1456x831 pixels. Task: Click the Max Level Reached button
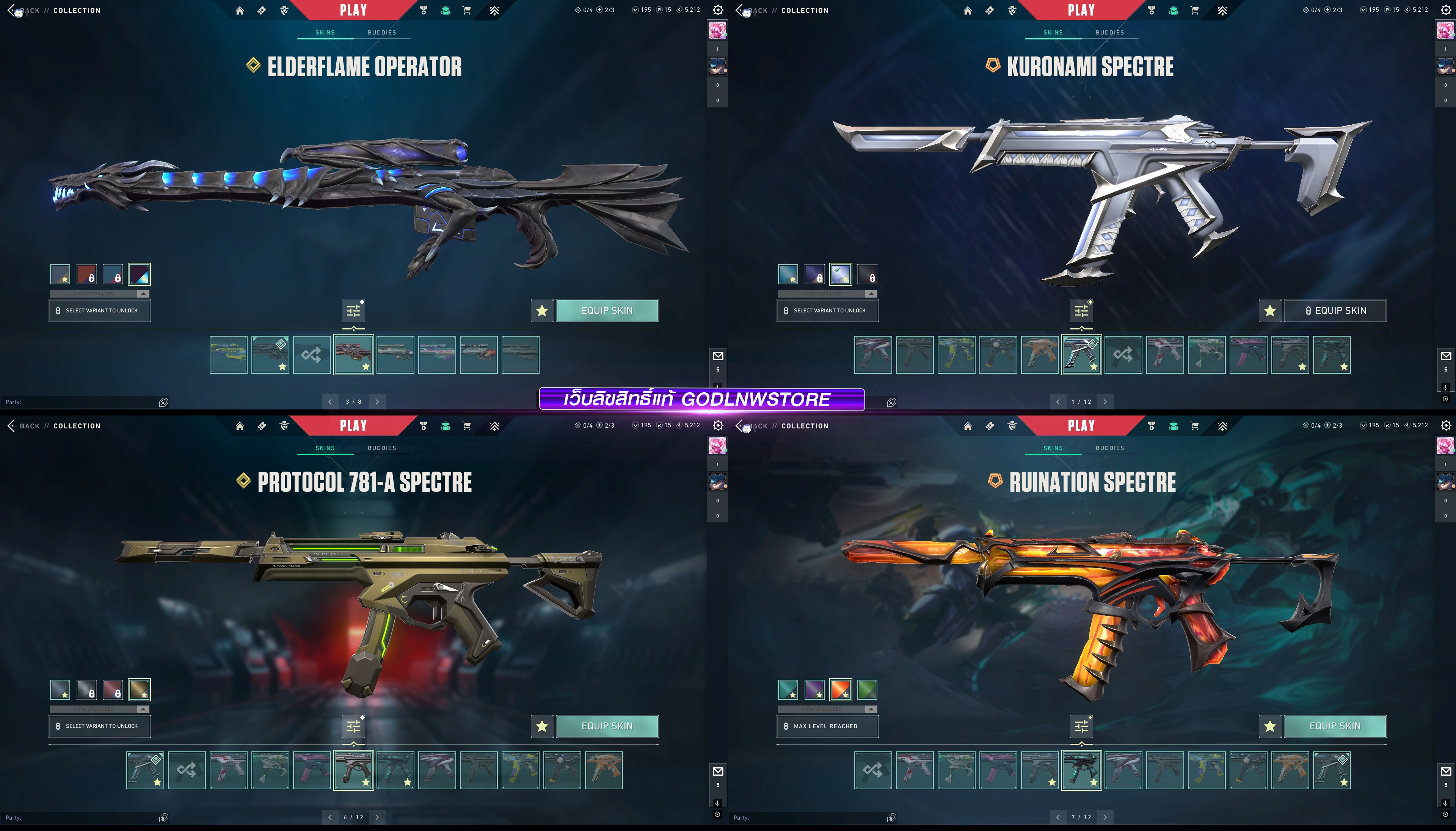[x=827, y=726]
